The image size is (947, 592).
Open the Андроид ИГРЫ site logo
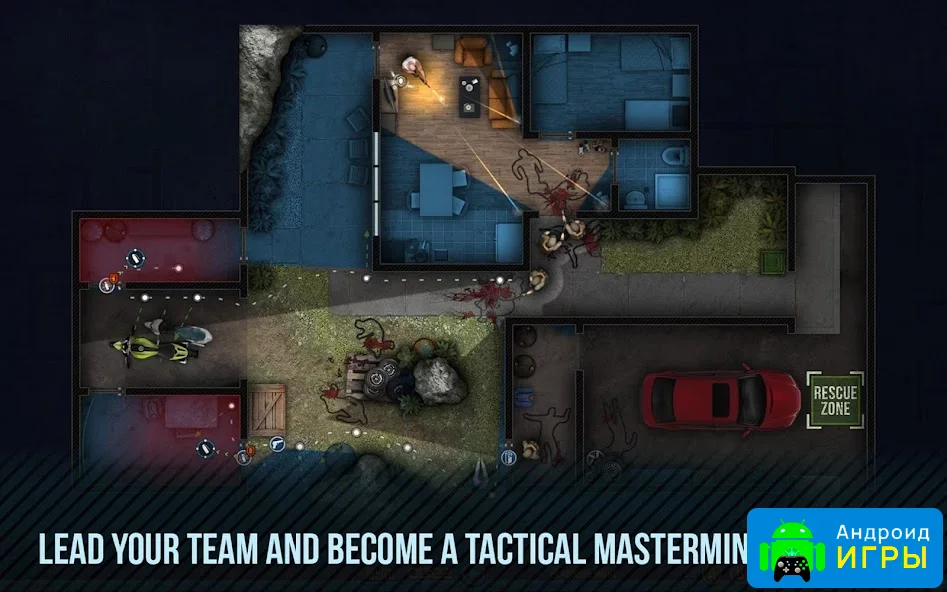click(845, 547)
